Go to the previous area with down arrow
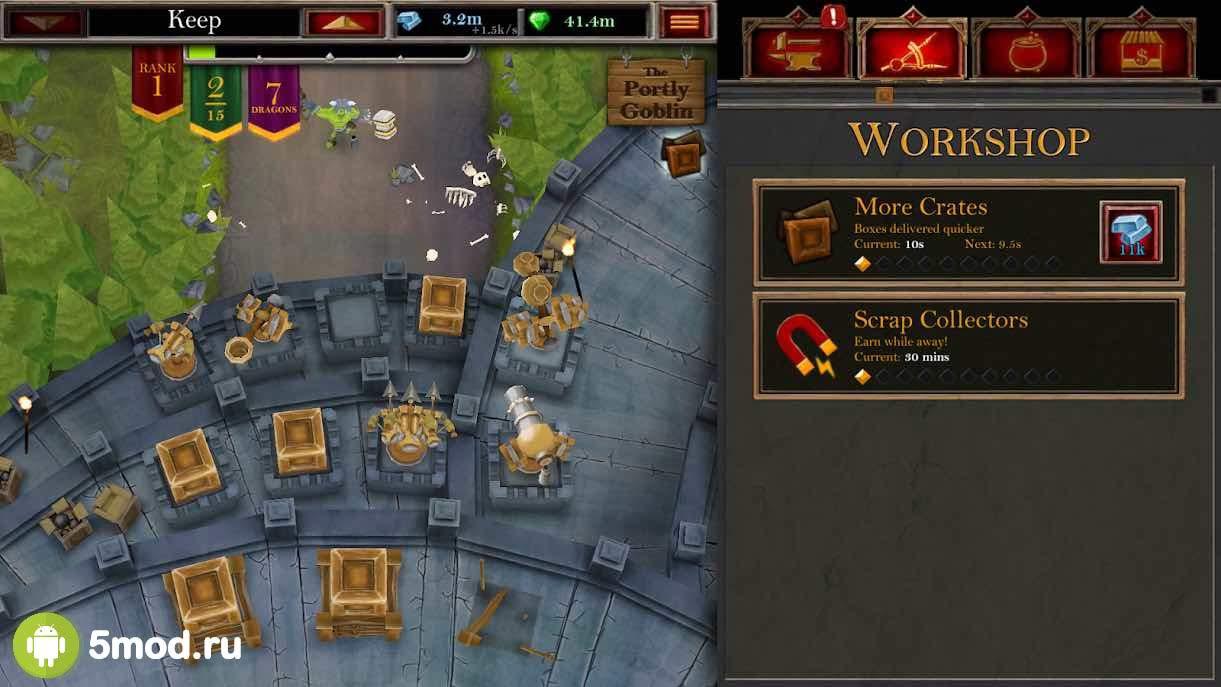 click(46, 21)
